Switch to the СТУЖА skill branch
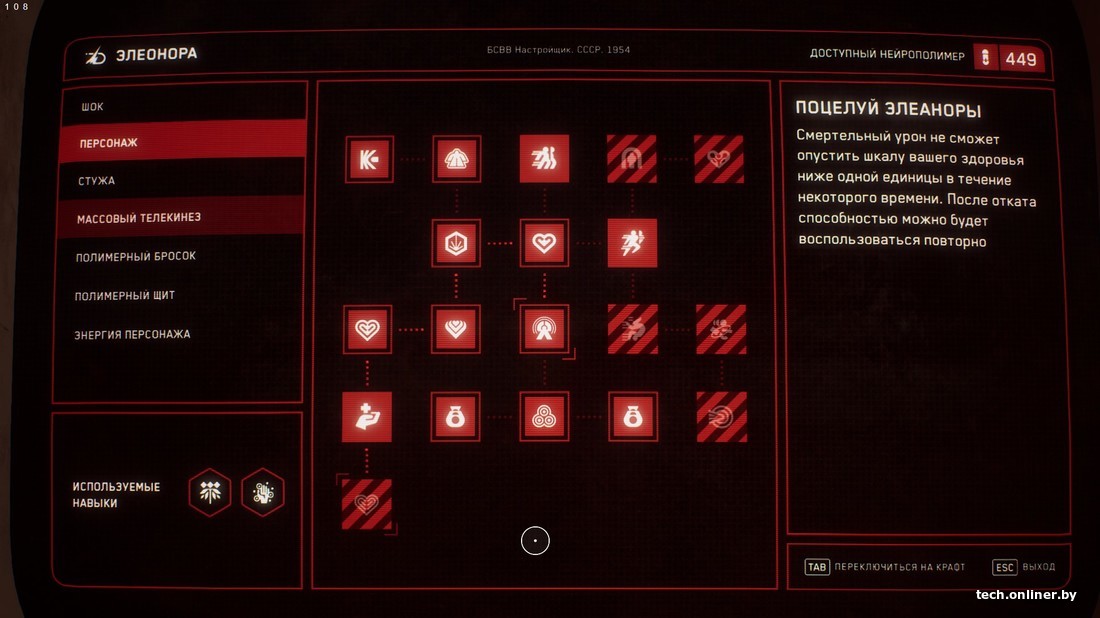Viewport: 1100px width, 618px height. pos(97,181)
